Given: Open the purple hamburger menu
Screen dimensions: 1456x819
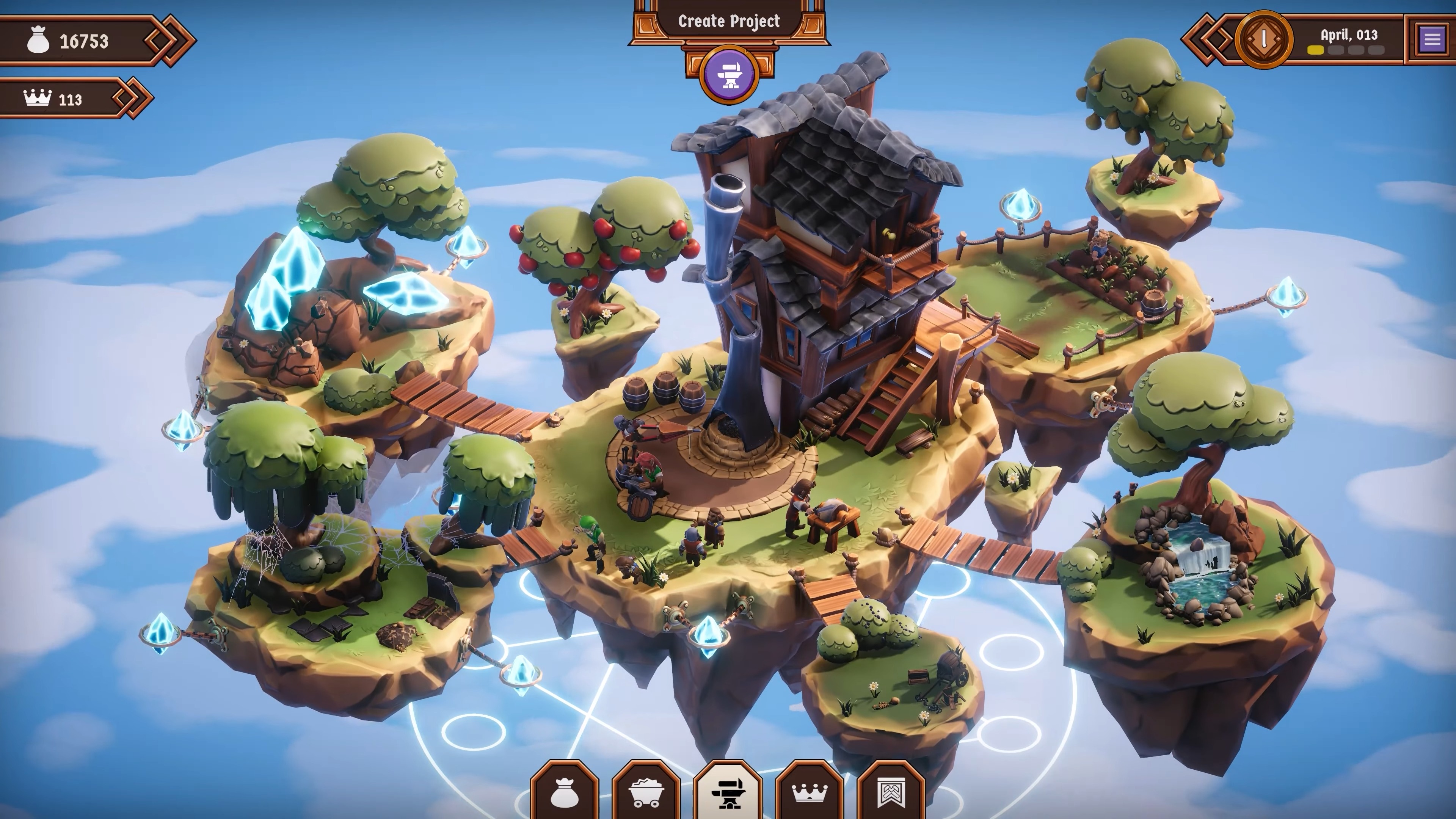Looking at the screenshot, I should click(x=1432, y=39).
